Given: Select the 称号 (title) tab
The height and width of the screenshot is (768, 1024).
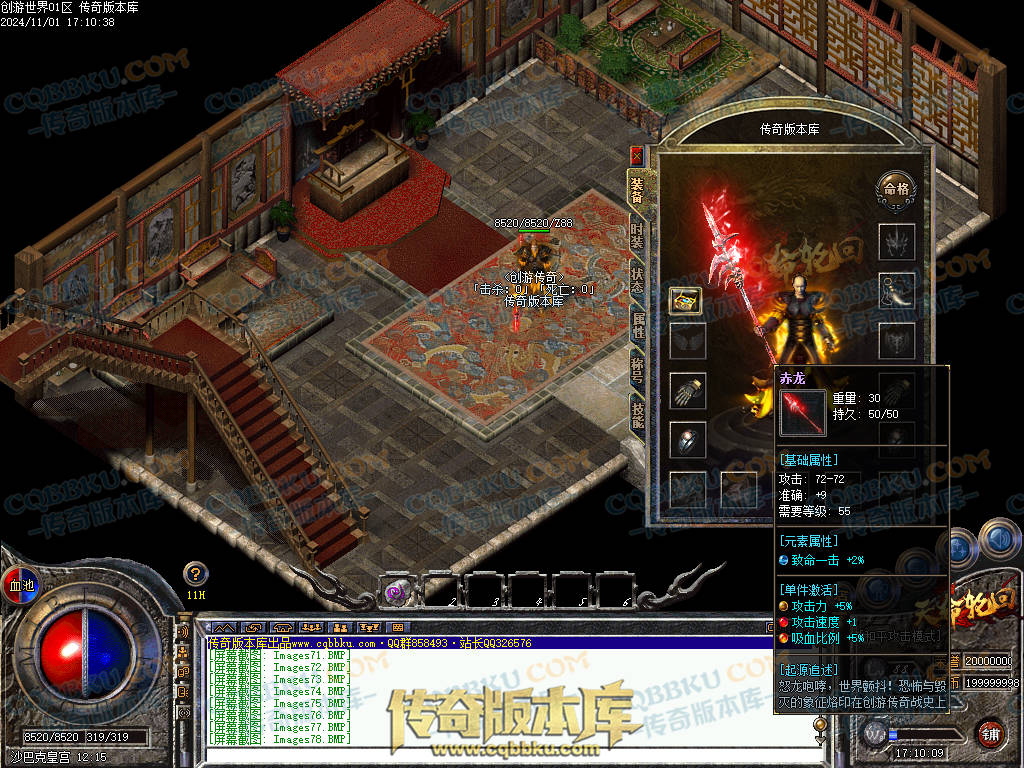Looking at the screenshot, I should point(637,368).
